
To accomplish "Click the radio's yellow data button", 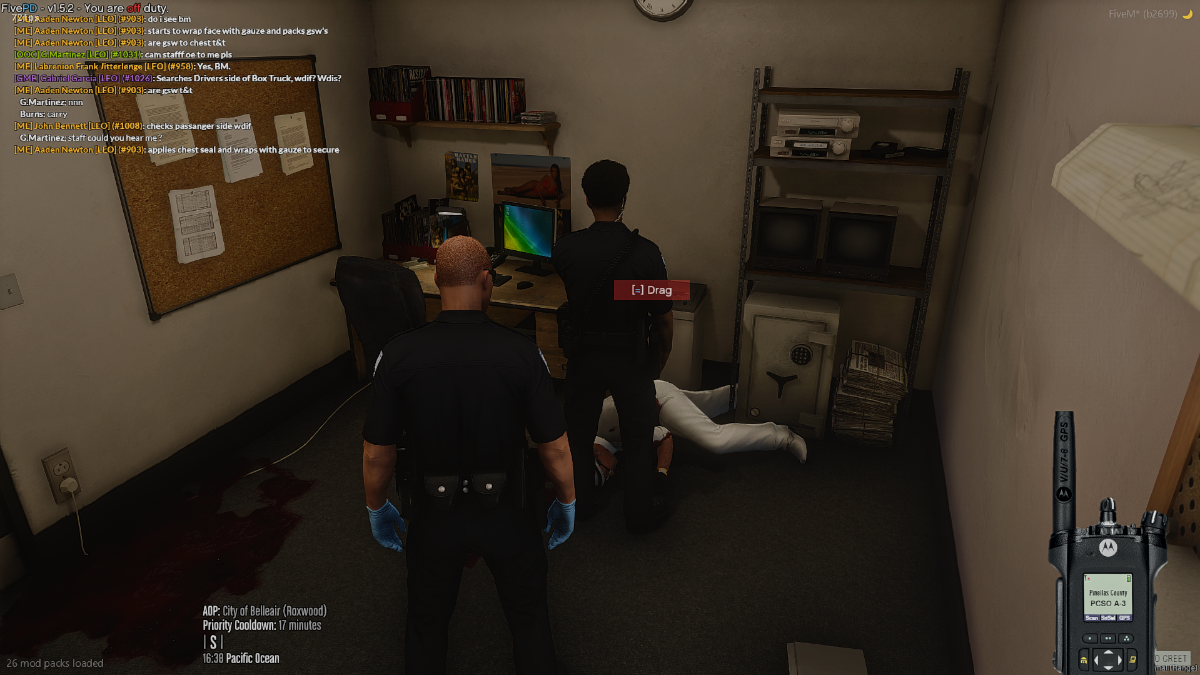I will tap(1132, 660).
